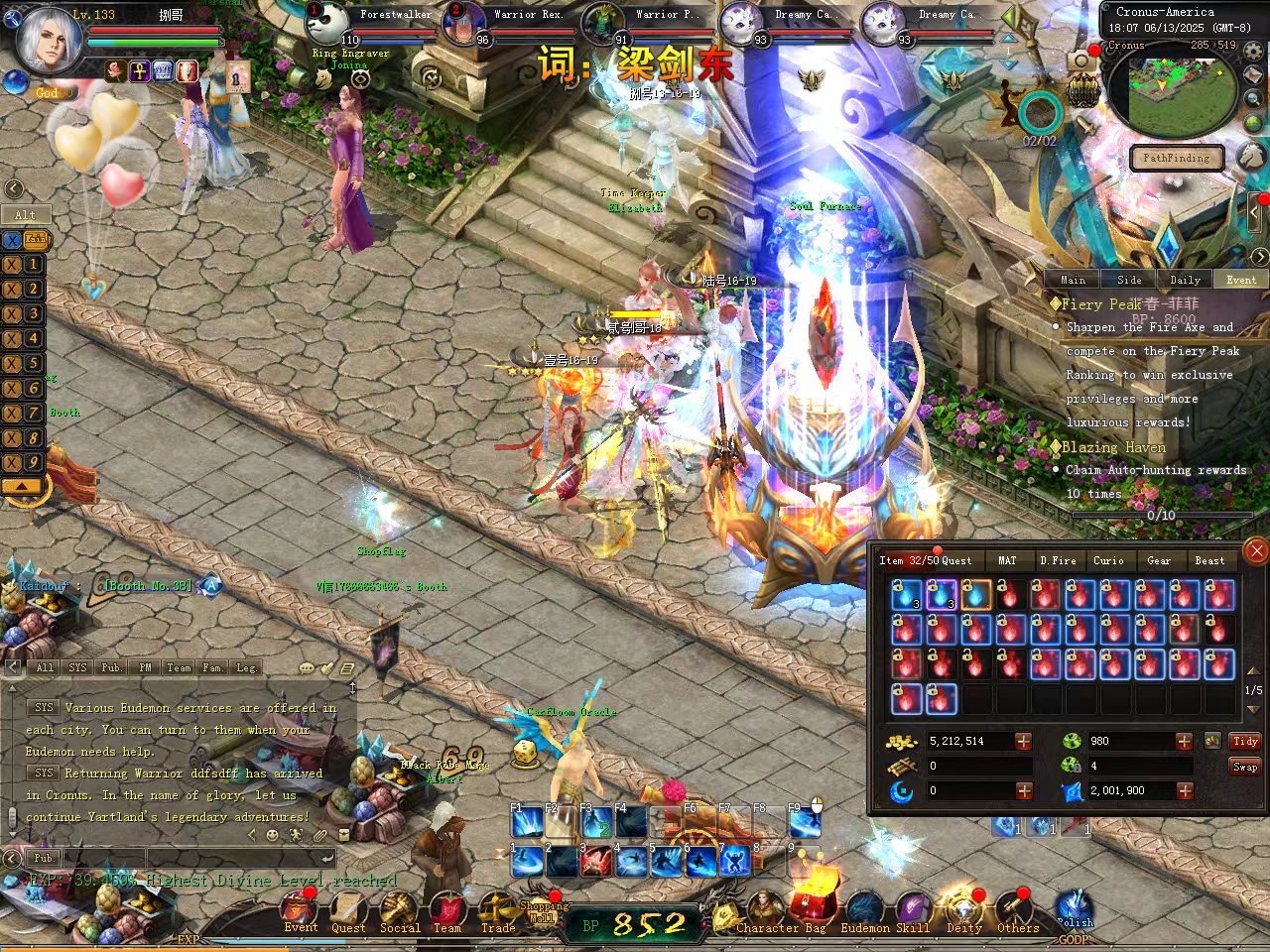1270x952 pixels.
Task: Select the Team chat channel tab
Action: pos(179,667)
